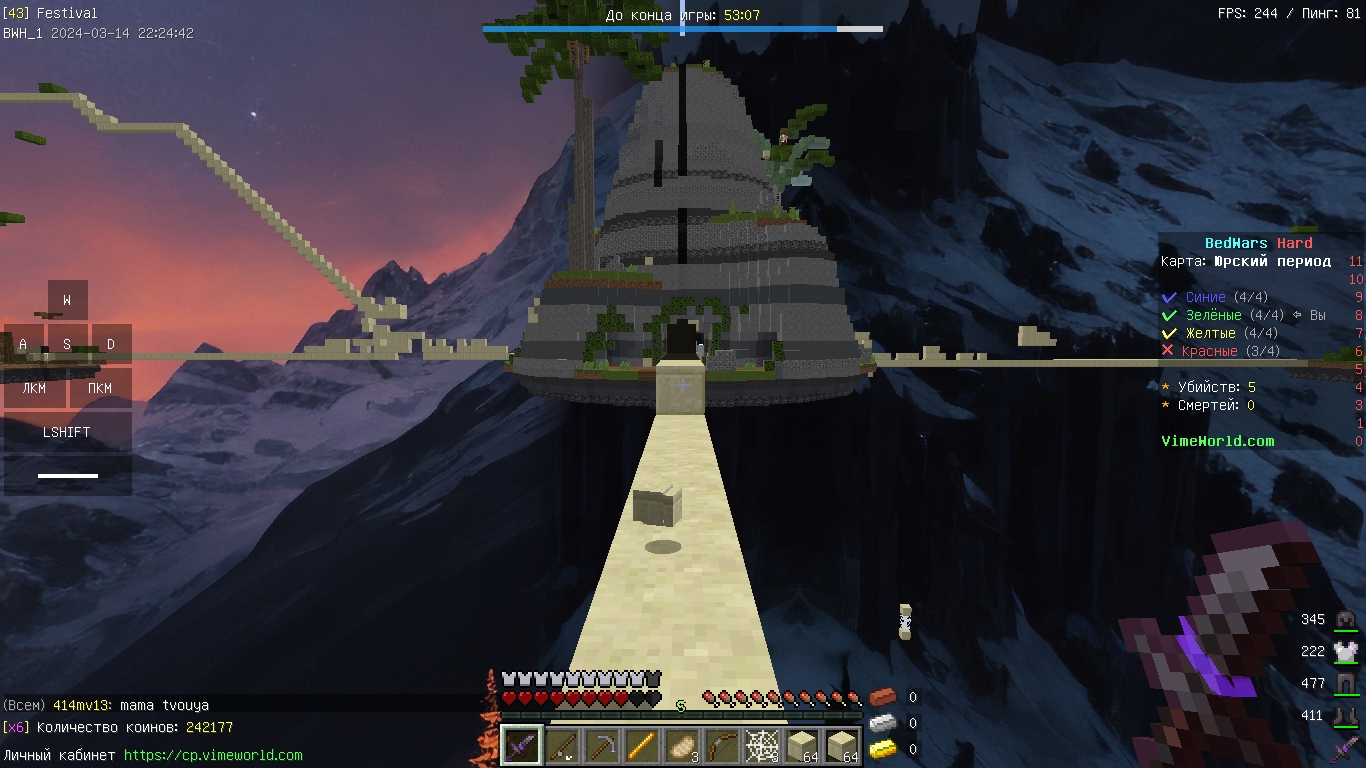Screen dimensions: 1366x768
Task: Select the fishing rod hotbar slot
Action: (562, 746)
